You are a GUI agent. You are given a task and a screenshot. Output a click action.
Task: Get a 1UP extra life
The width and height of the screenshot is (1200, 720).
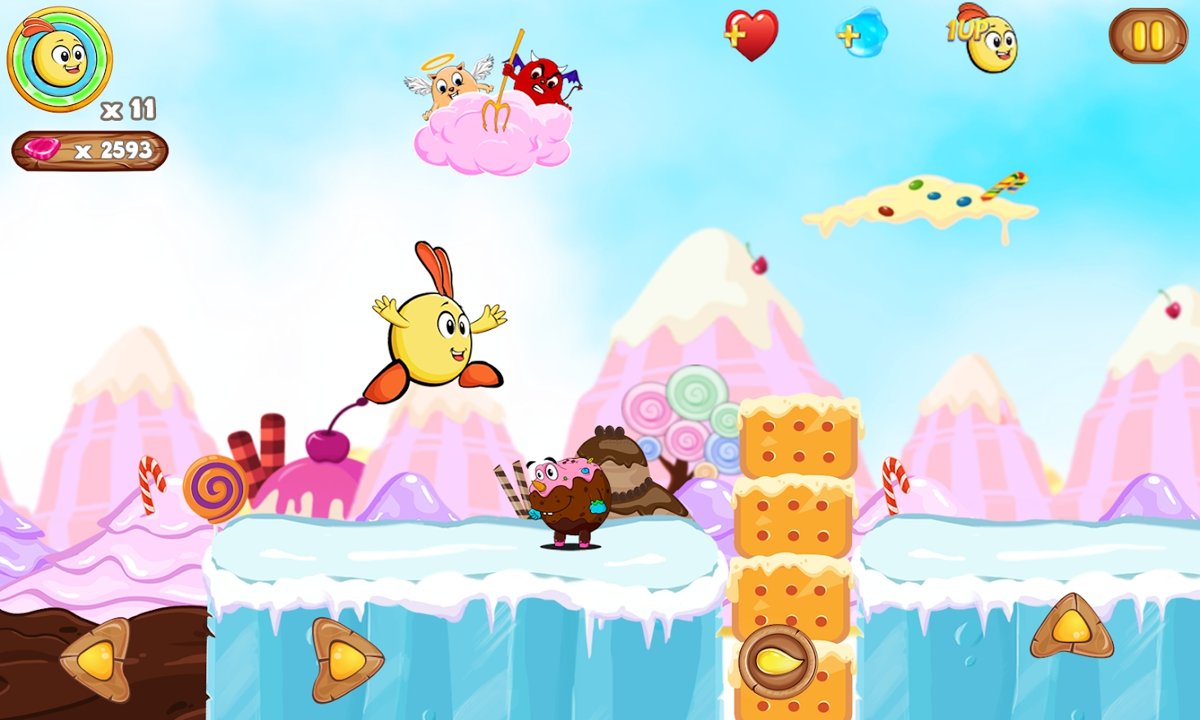(984, 36)
